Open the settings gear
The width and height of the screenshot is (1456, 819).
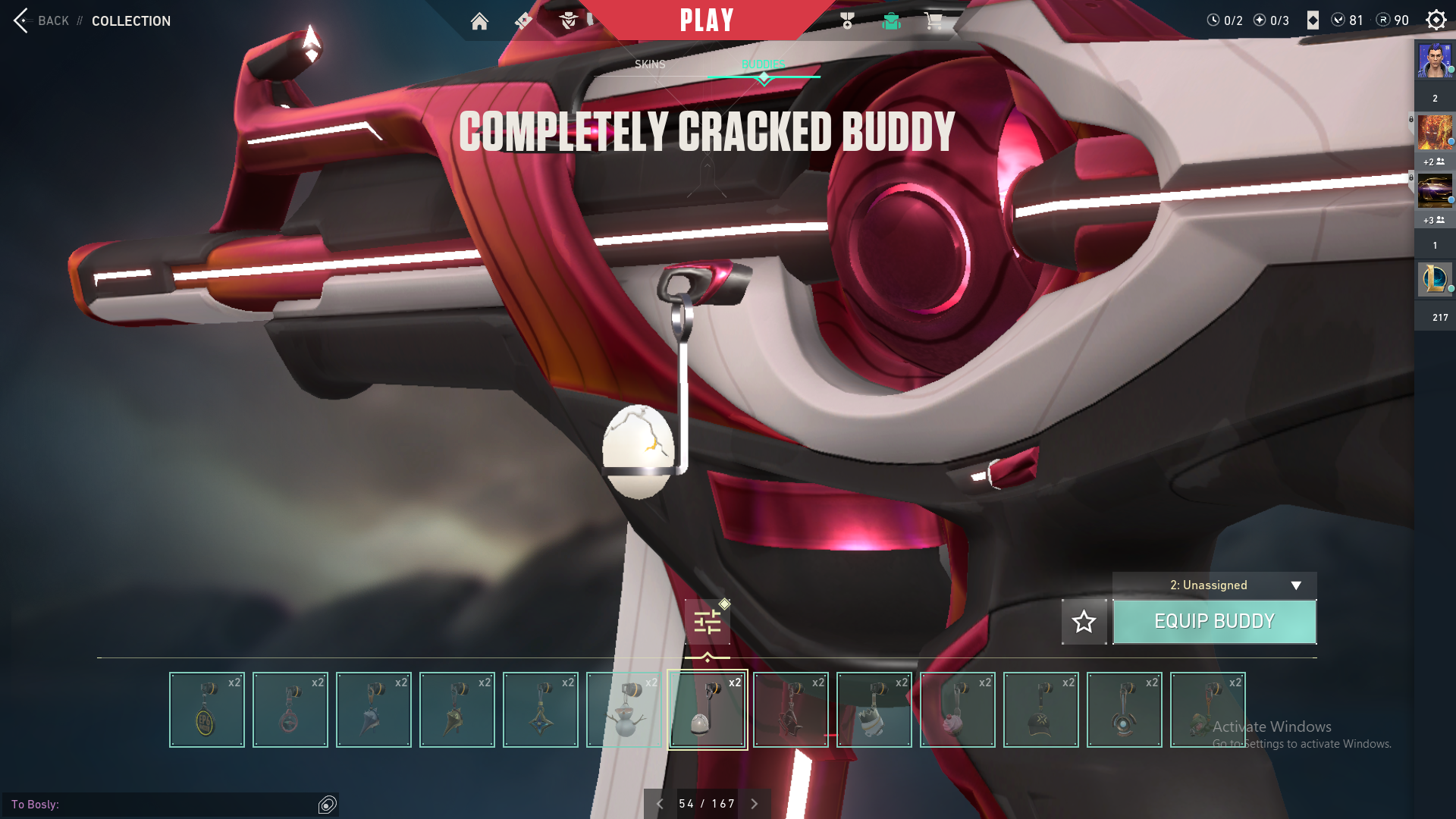1436,20
